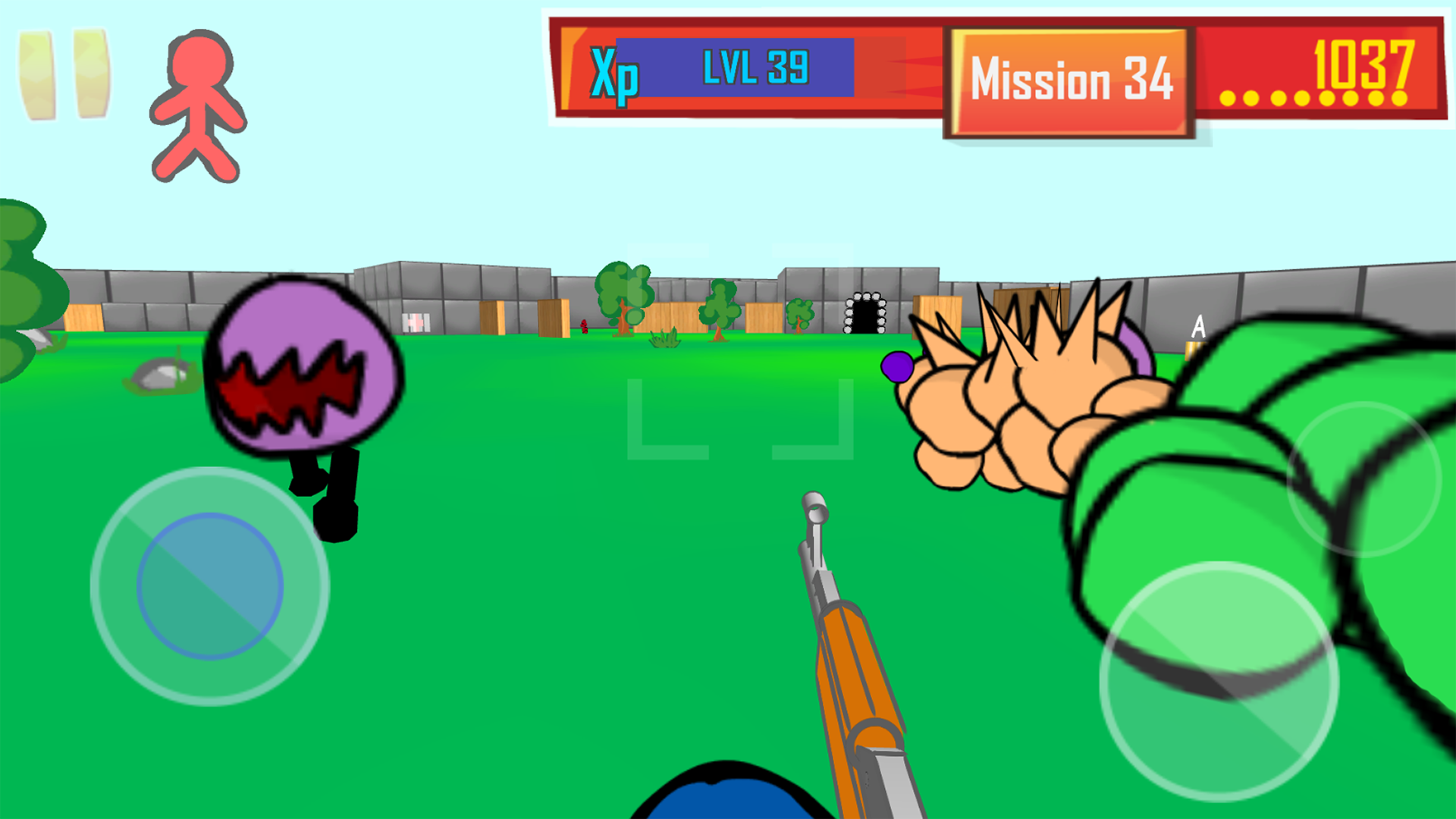This screenshot has width=1456, height=819.
Task: Tap the dark cave entrance in the wall
Action: (x=864, y=315)
